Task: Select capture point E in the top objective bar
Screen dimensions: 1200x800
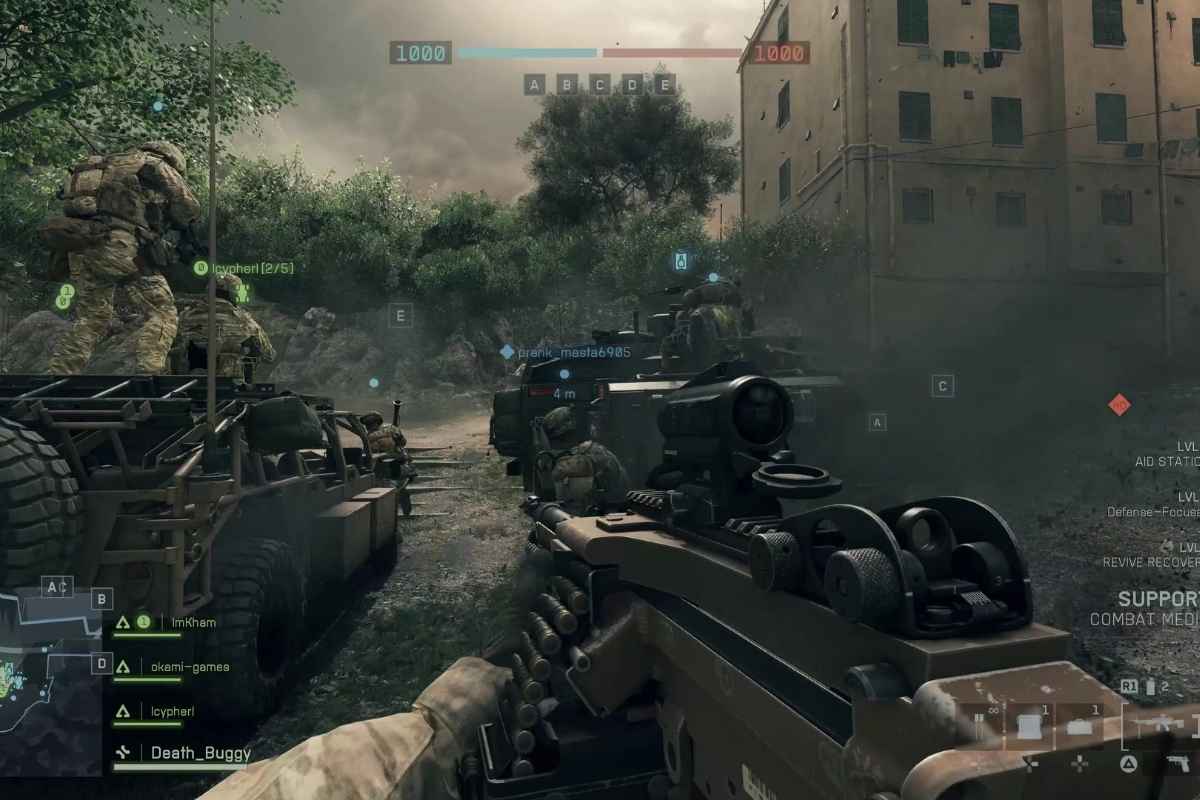Action: point(664,84)
